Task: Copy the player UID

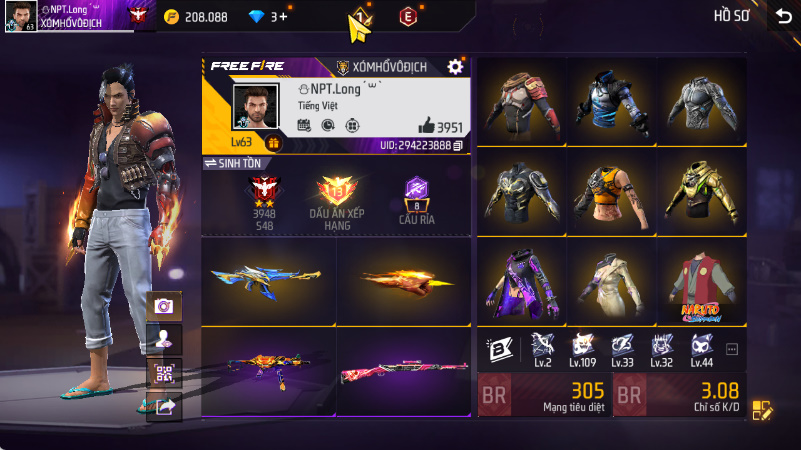Action: click(458, 146)
